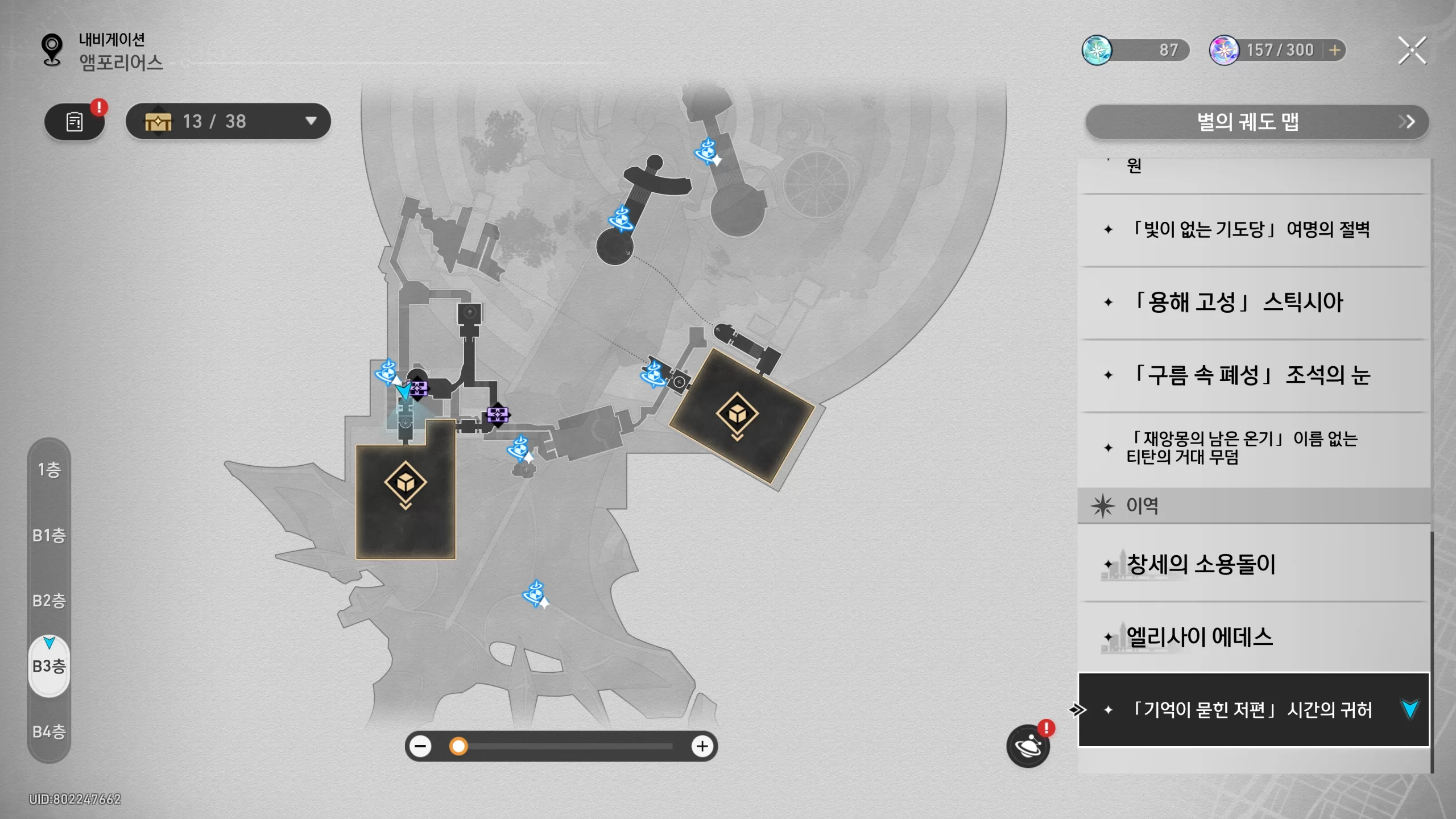Select the purple puzzle marker beside the player arrow
Image resolution: width=1456 pixels, height=819 pixels.
pyautogui.click(x=420, y=388)
